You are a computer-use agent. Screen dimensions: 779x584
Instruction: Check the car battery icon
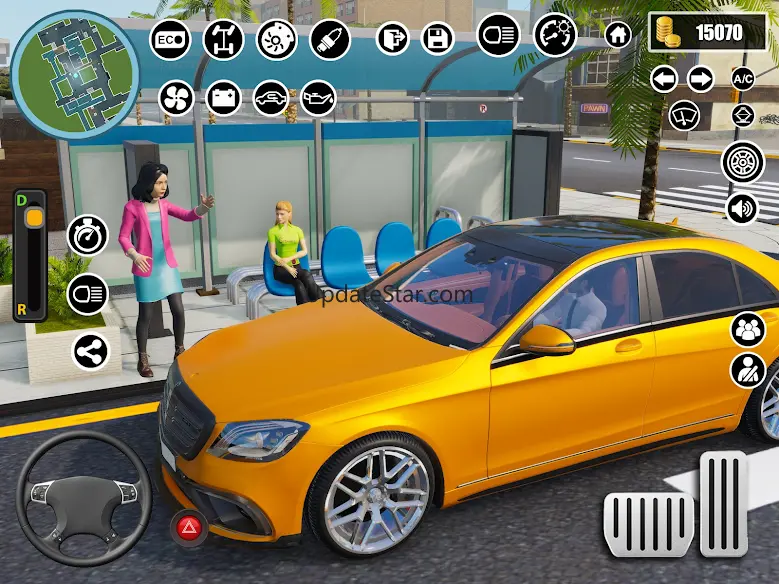[224, 98]
